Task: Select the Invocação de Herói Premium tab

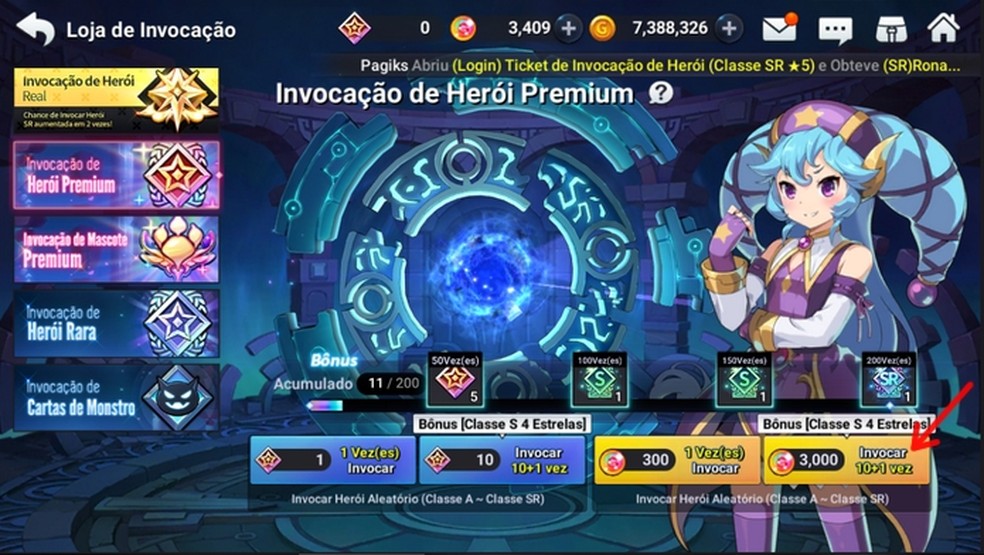Action: [116, 174]
